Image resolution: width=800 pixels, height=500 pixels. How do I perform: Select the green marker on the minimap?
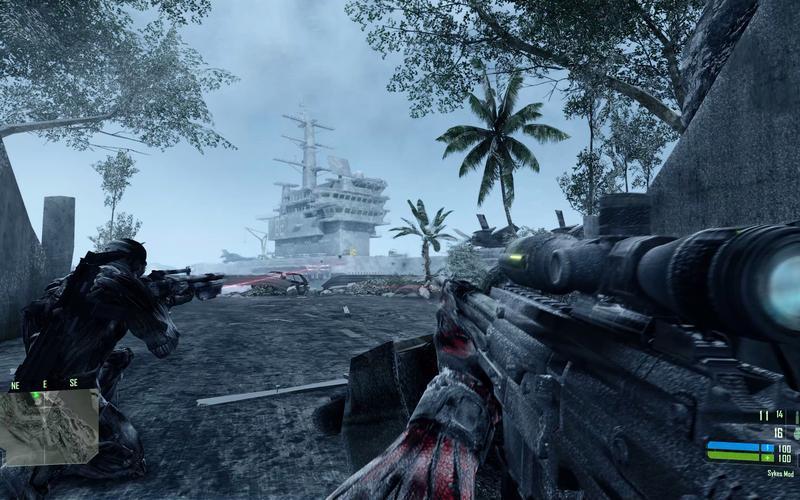[x=36, y=397]
